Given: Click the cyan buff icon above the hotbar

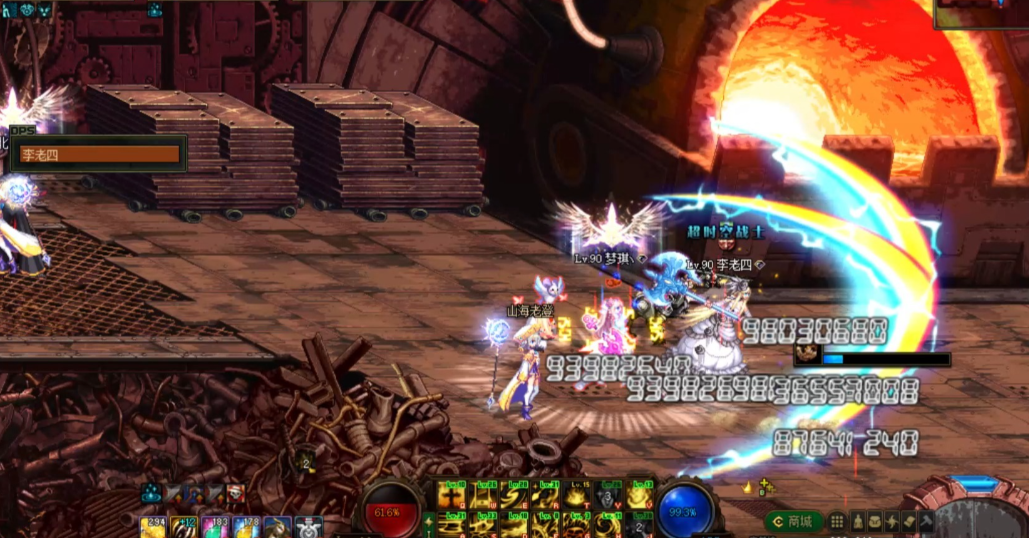Looking at the screenshot, I should tap(152, 492).
